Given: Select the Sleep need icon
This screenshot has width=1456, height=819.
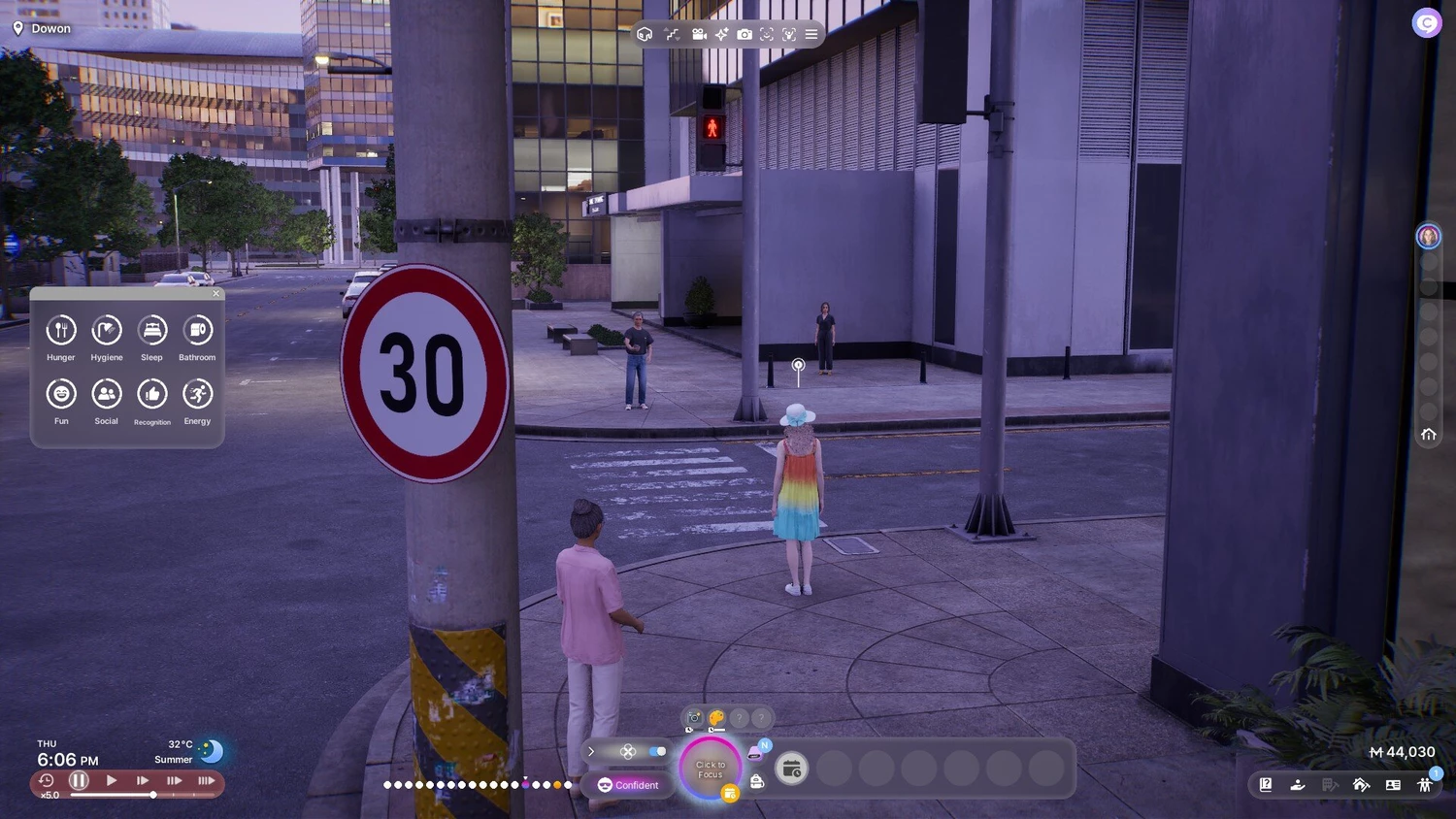Looking at the screenshot, I should pos(152,331).
